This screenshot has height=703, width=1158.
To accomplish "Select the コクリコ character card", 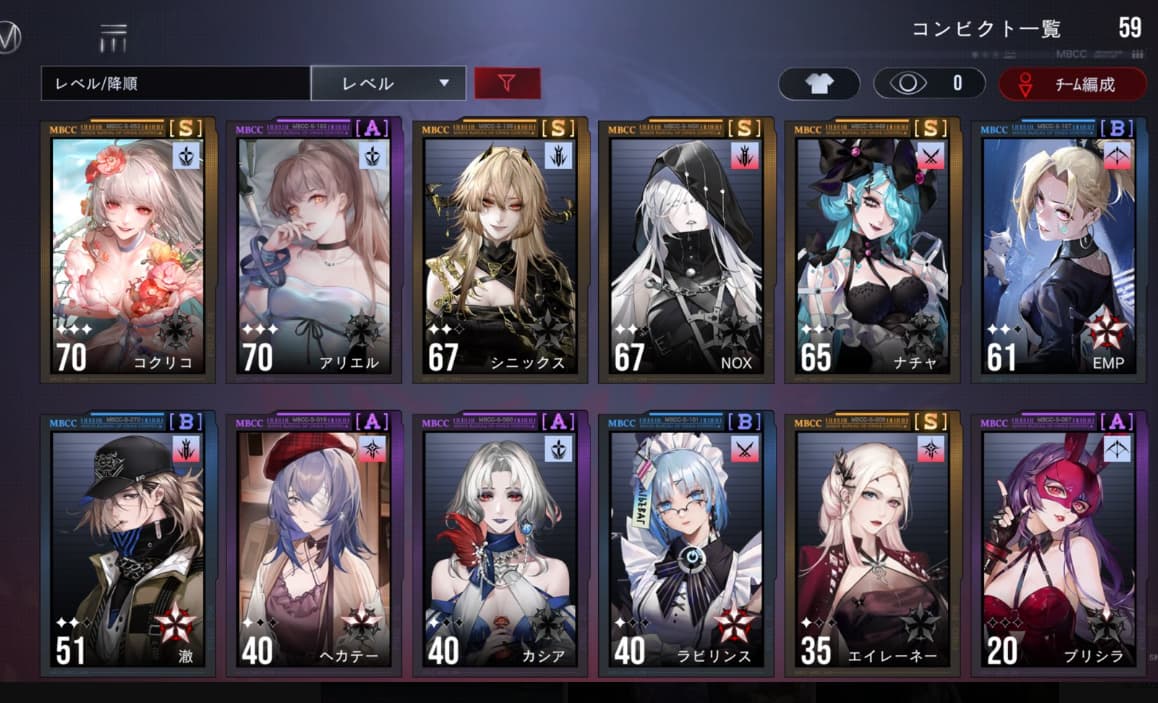I will [x=128, y=252].
